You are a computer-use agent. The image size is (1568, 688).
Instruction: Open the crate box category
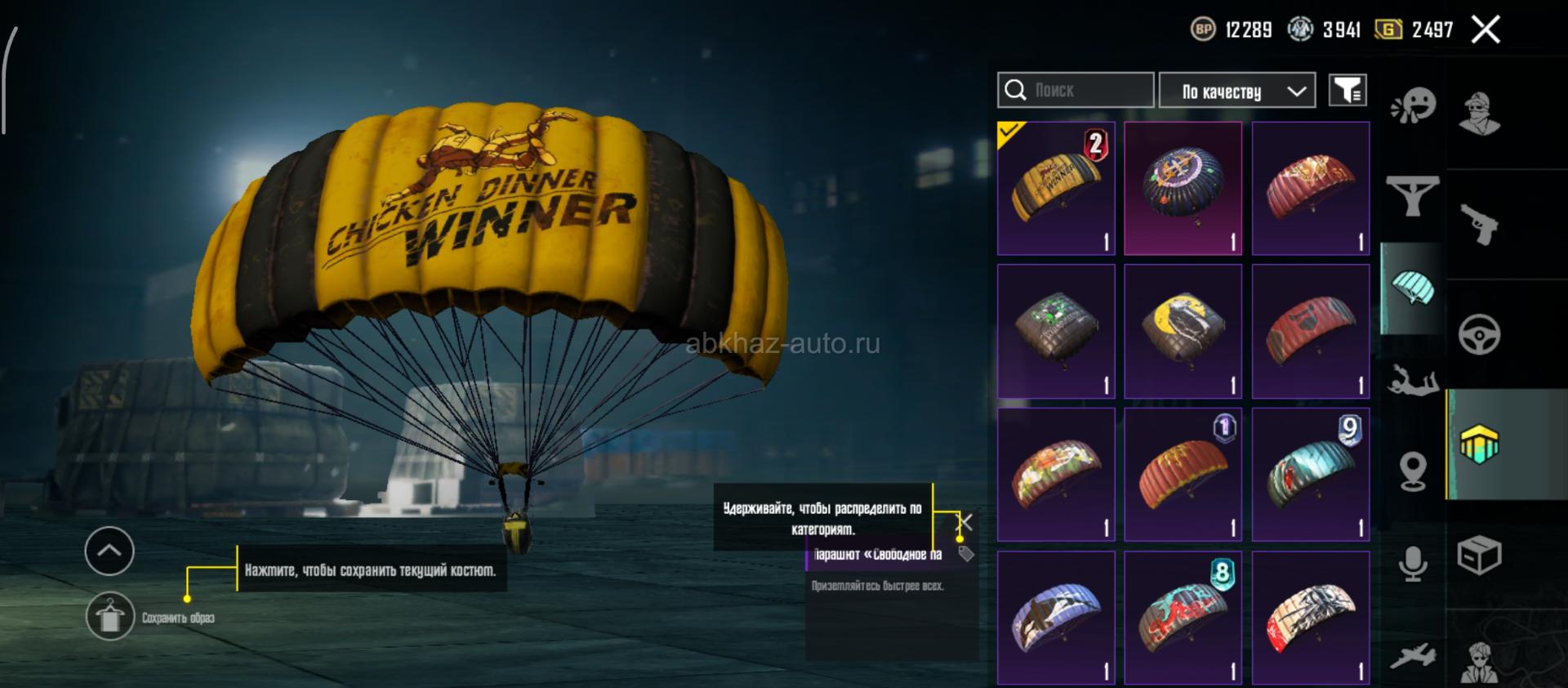tap(1479, 556)
